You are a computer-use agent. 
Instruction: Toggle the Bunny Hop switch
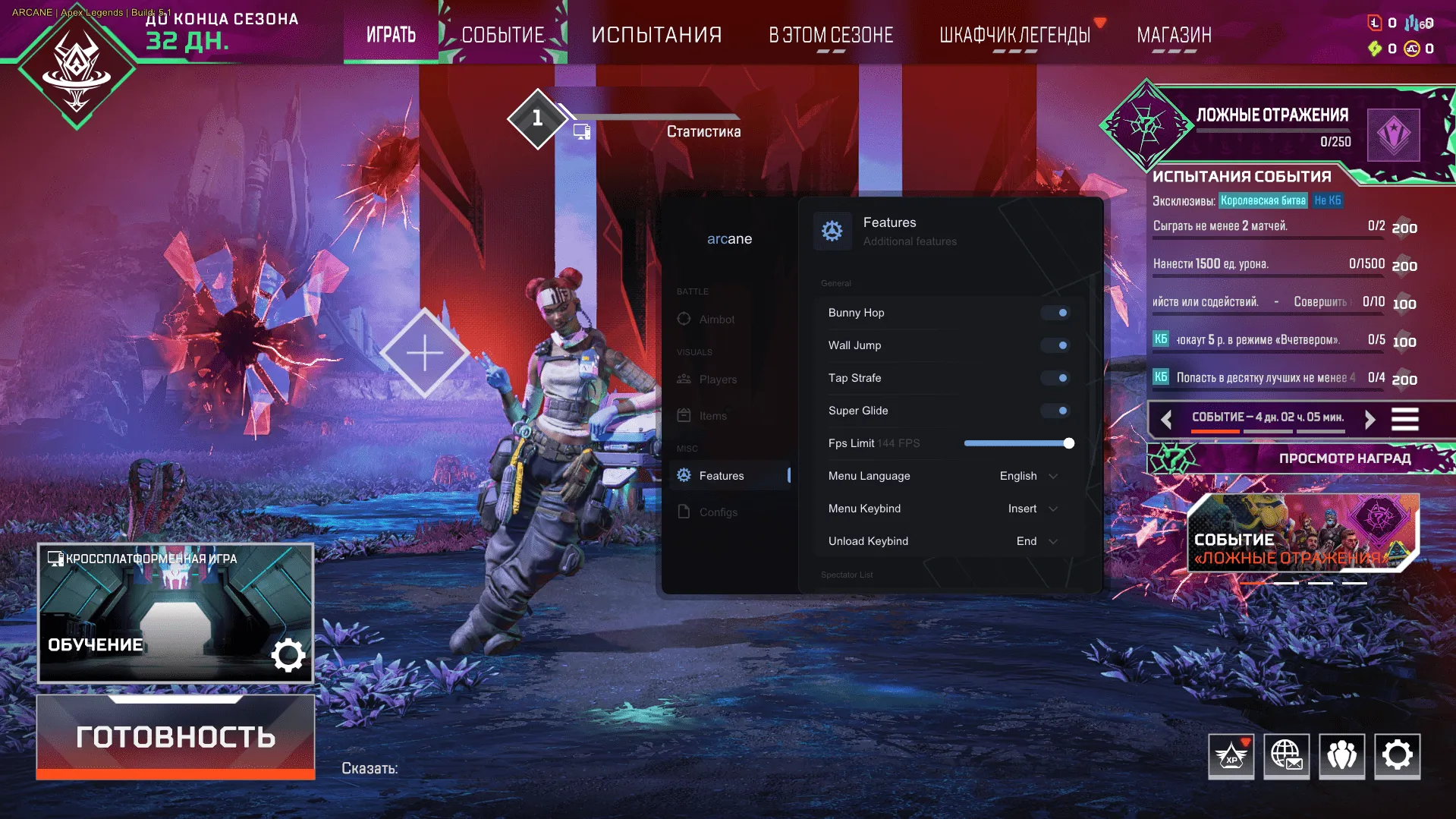(1055, 312)
